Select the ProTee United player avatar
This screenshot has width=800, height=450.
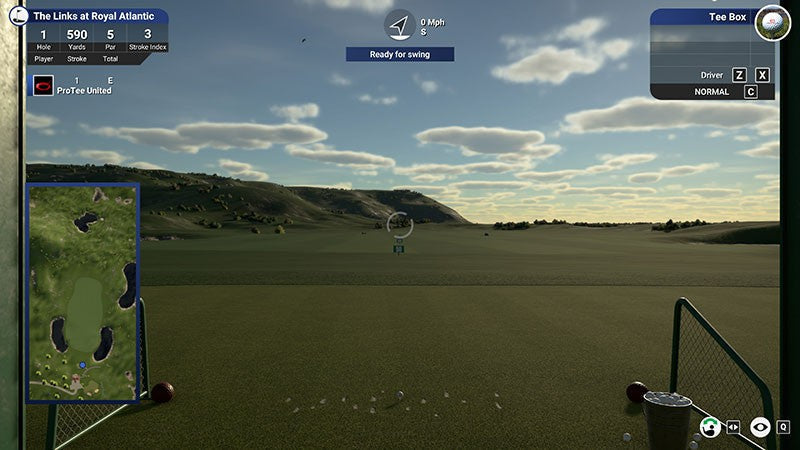pos(43,85)
